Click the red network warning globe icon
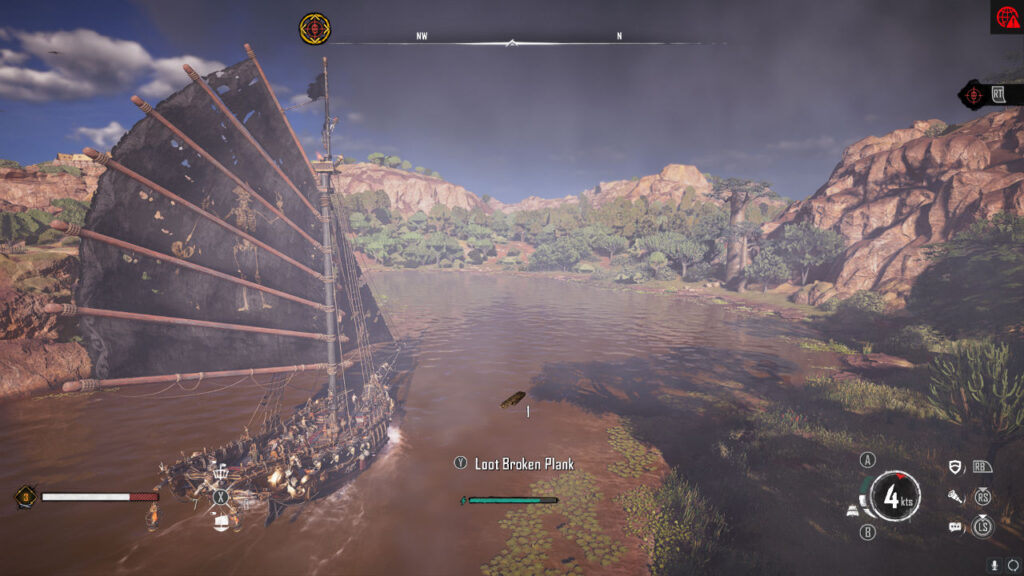This screenshot has height=576, width=1024. coord(1006,17)
